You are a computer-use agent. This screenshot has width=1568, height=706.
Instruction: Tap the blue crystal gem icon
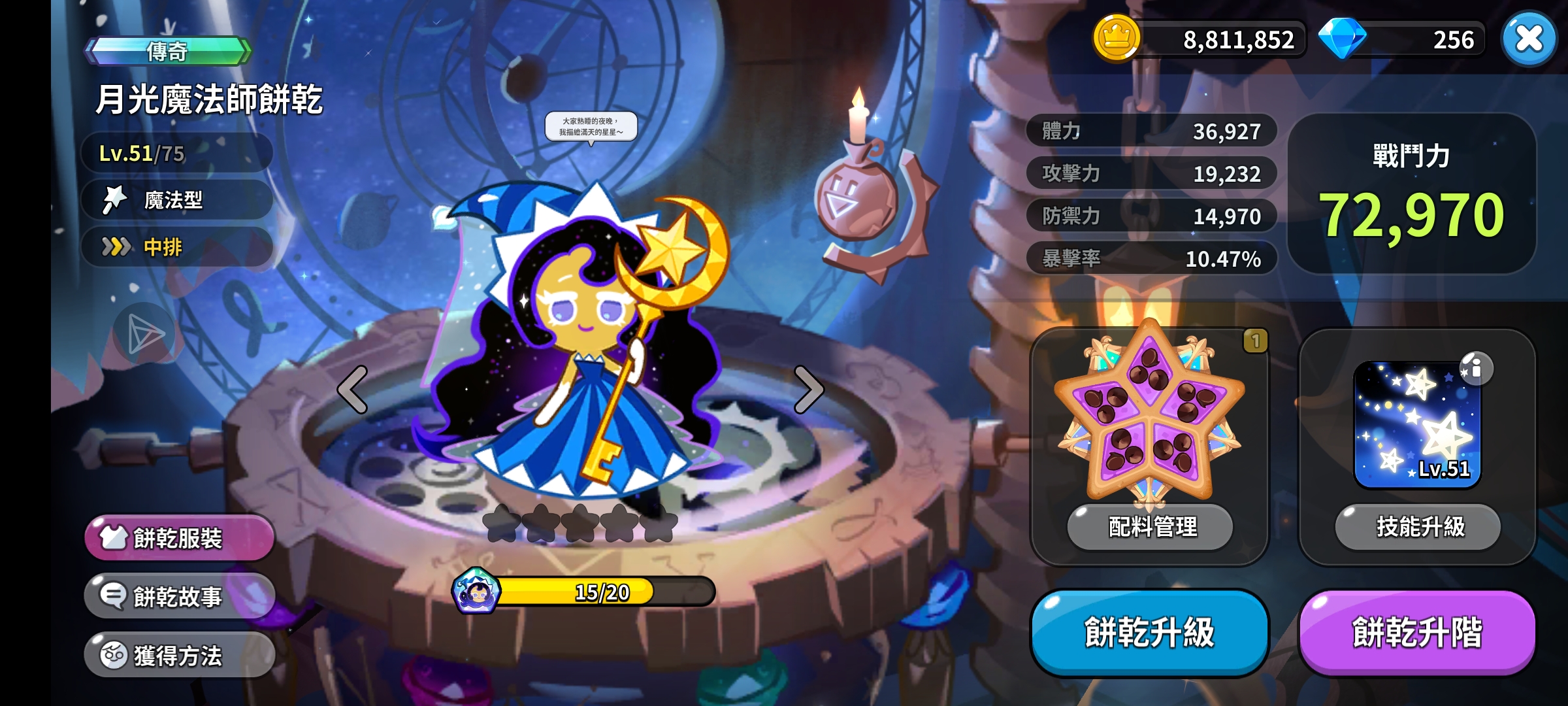(1342, 38)
